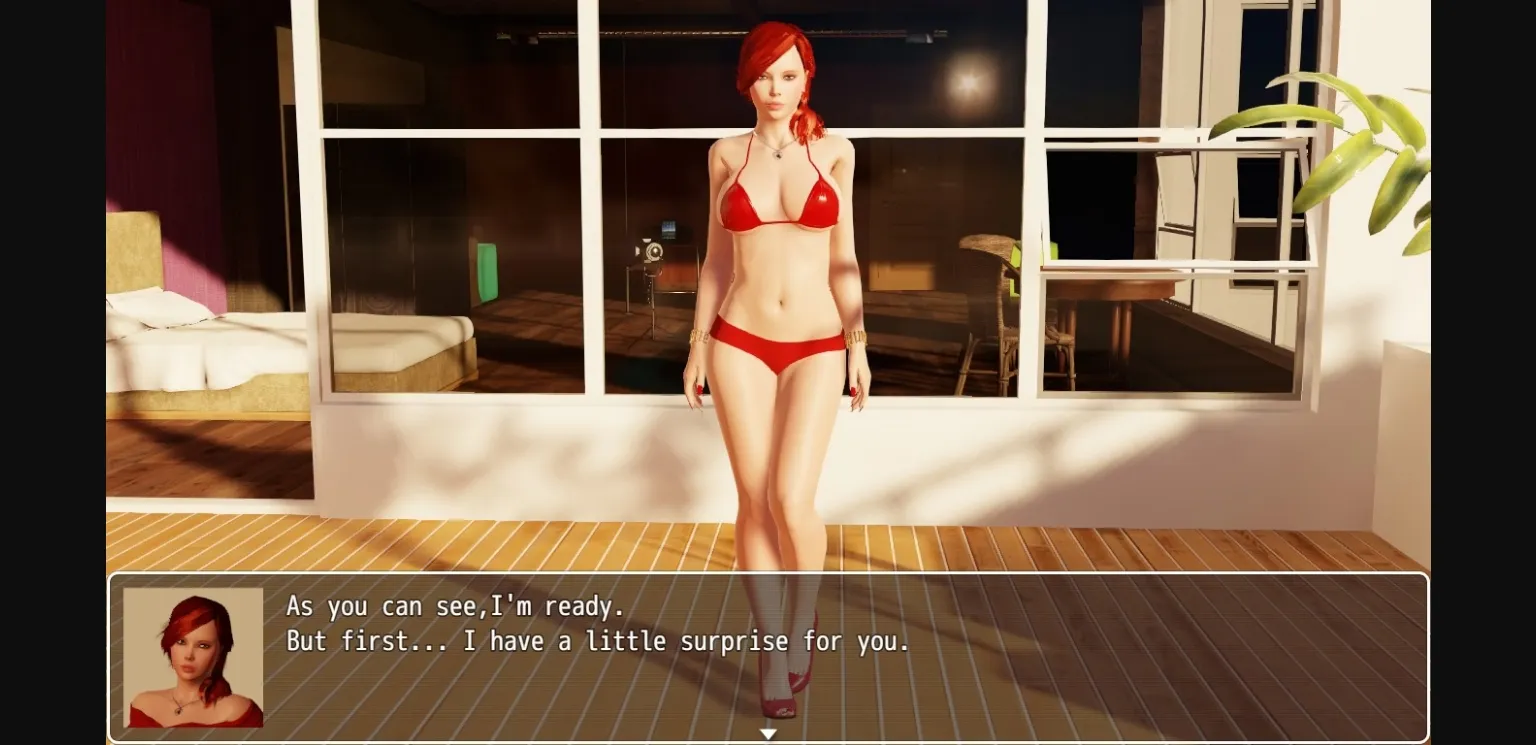Click the dialogue box border frame

768,573
